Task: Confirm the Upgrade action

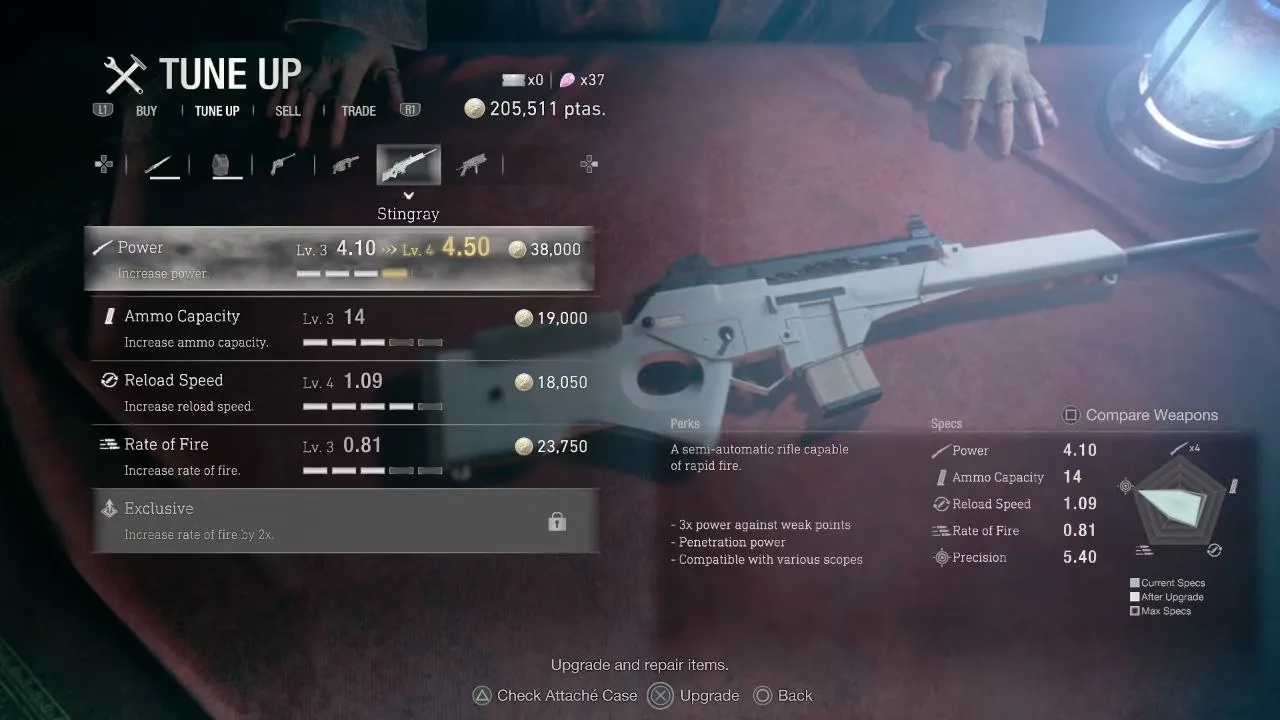Action: click(x=696, y=696)
